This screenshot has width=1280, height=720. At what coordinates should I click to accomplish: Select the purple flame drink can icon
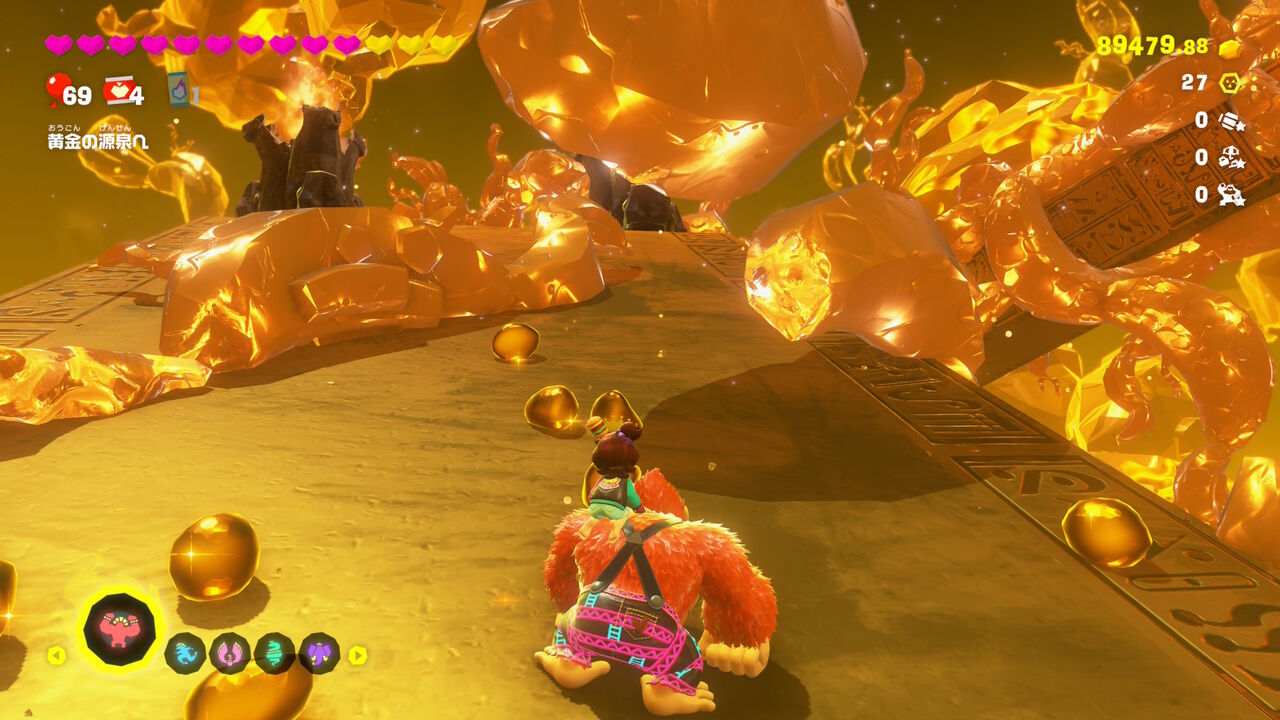click(179, 90)
